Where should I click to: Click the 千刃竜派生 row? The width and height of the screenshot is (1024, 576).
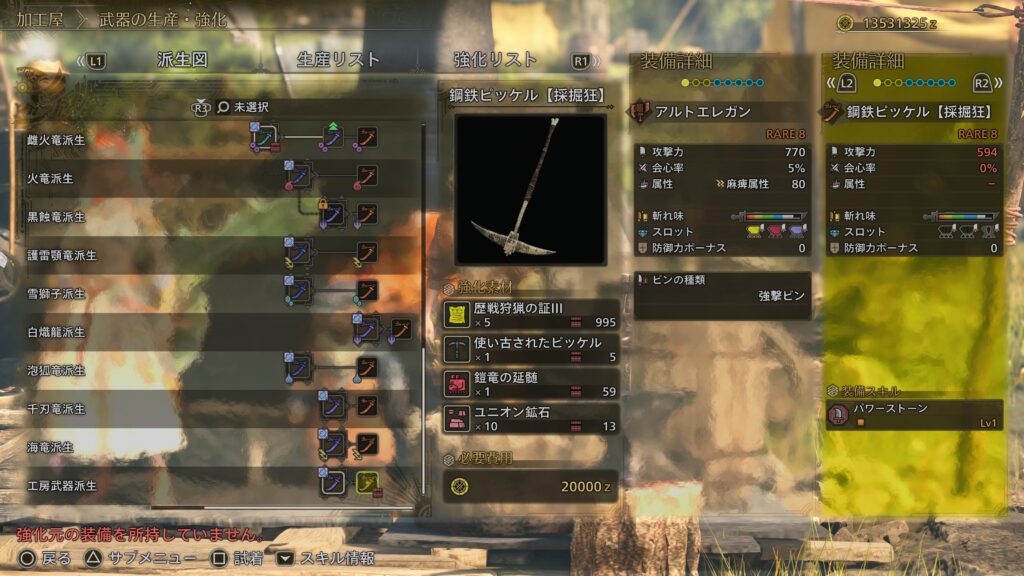pos(57,409)
